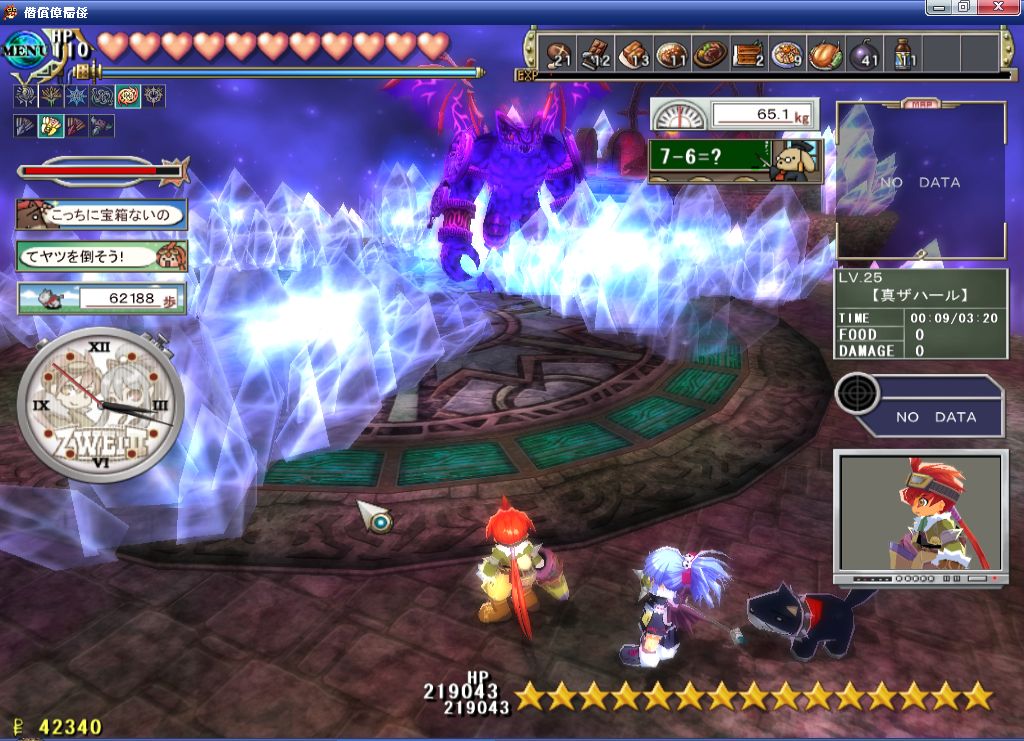Select the steak plate food slot
Viewport: 1024px width, 741px height.
pyautogui.click(x=709, y=53)
